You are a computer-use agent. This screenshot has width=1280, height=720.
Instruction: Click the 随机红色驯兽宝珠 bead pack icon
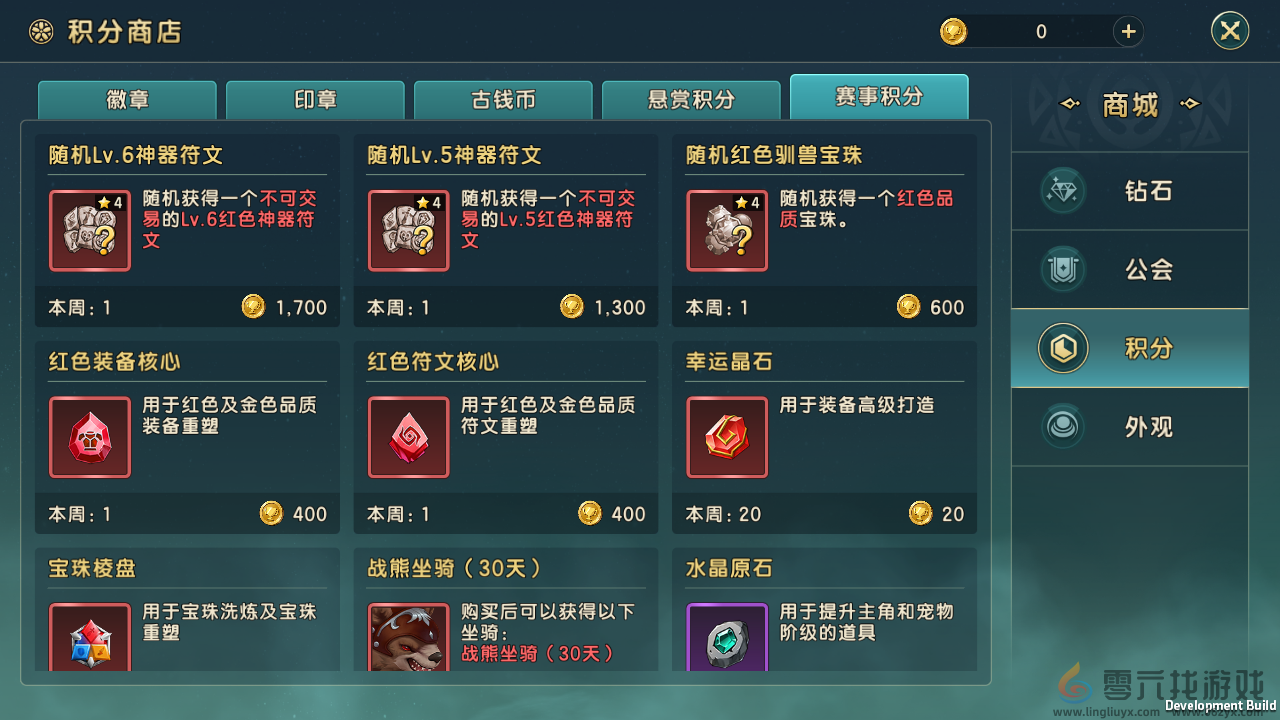[726, 231]
